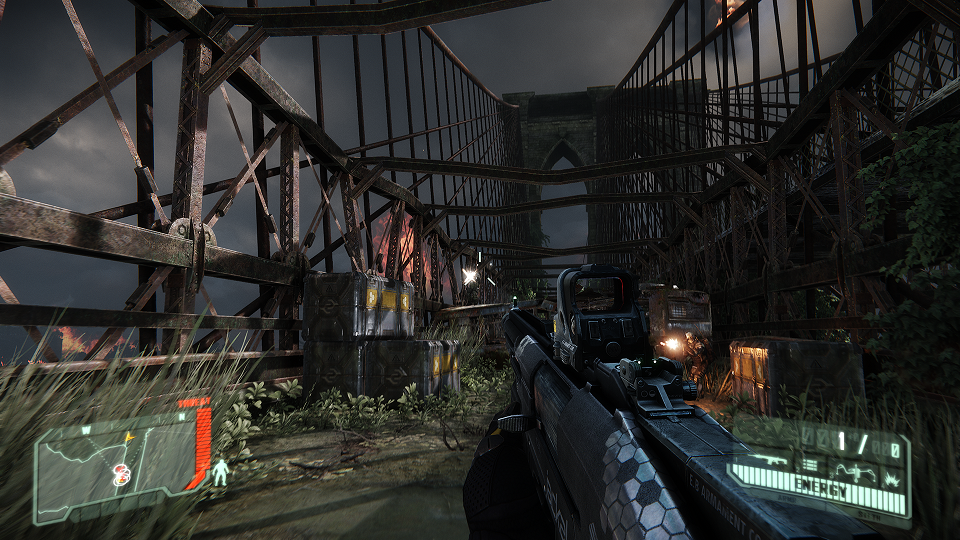This screenshot has height=540, width=960.
Task: Select the fire-mode slot with stacked lines
Action: [x=809, y=465]
